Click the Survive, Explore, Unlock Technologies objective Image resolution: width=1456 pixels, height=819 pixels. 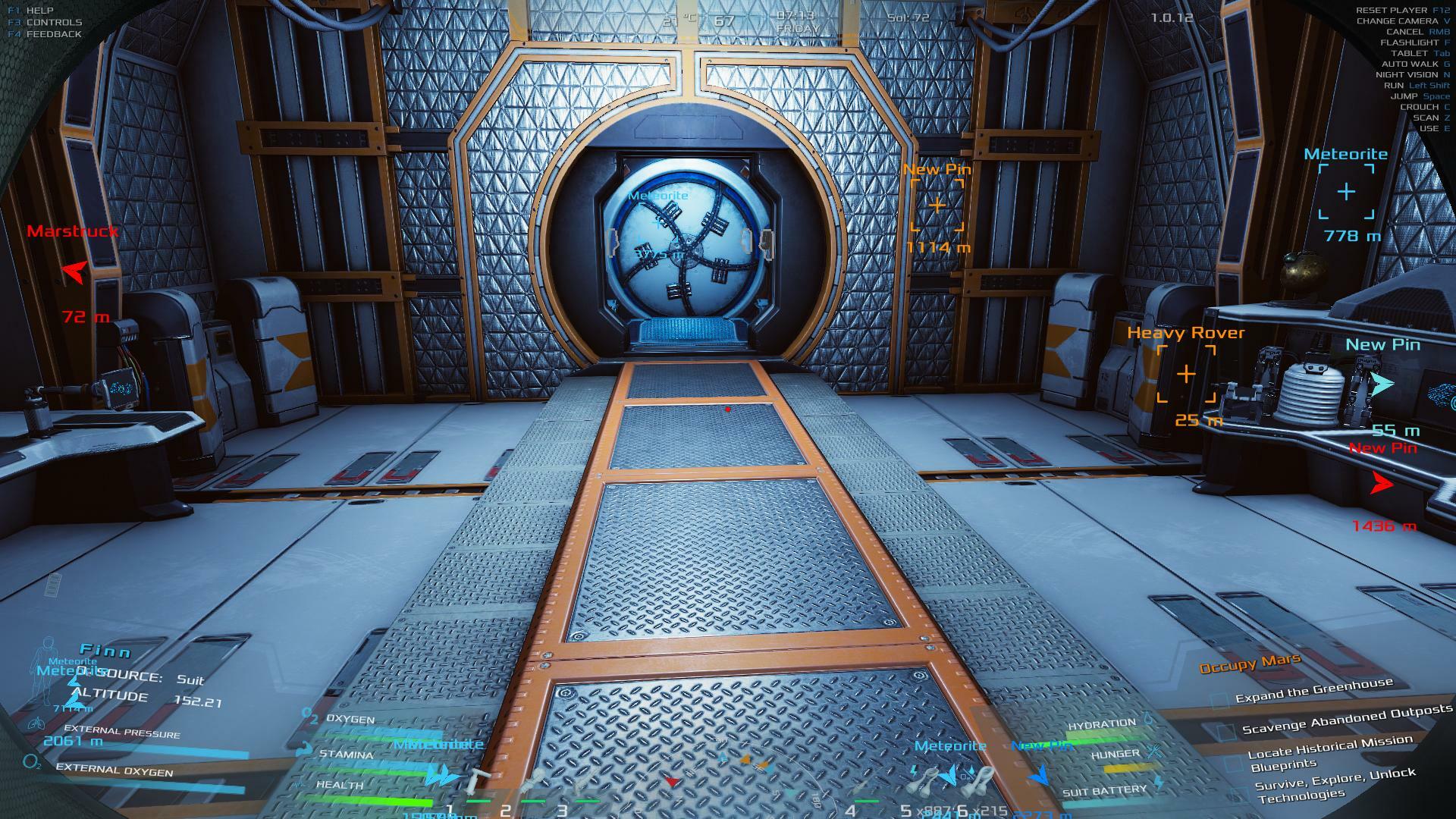coord(1335,784)
